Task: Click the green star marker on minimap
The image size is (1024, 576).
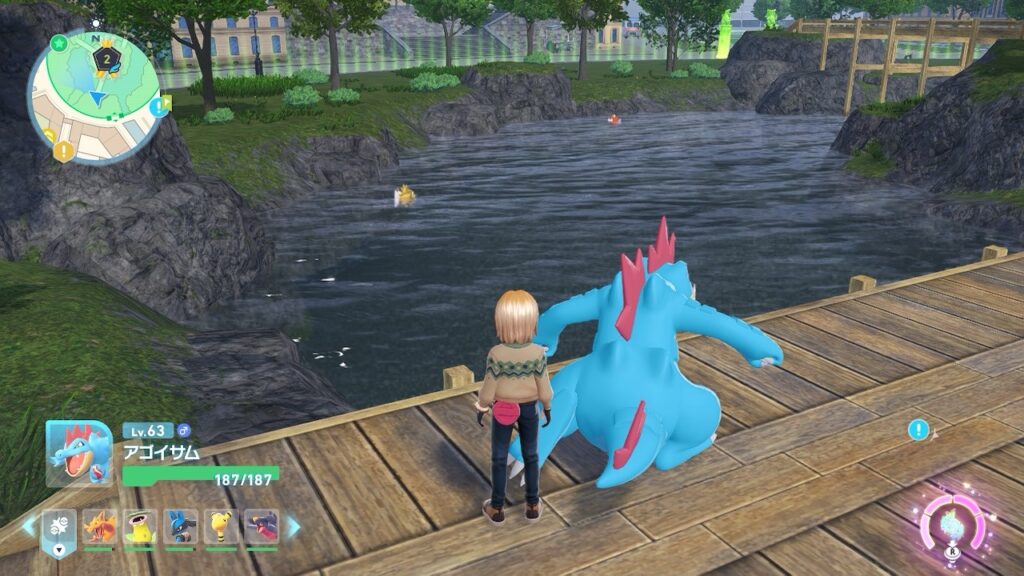Action: pos(59,44)
